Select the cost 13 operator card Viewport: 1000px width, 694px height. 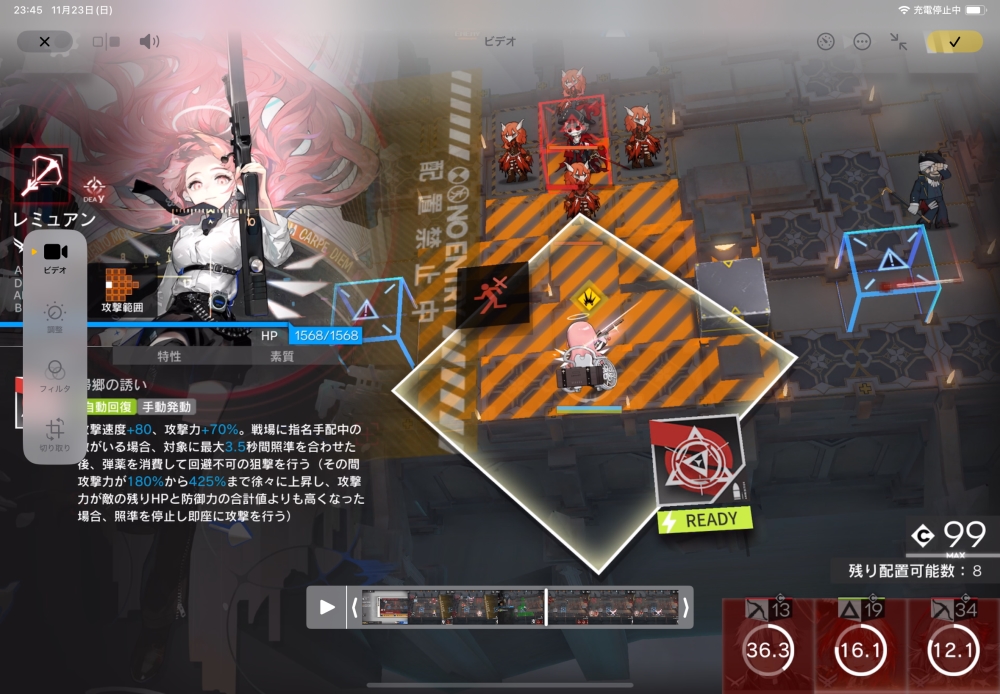tap(768, 646)
